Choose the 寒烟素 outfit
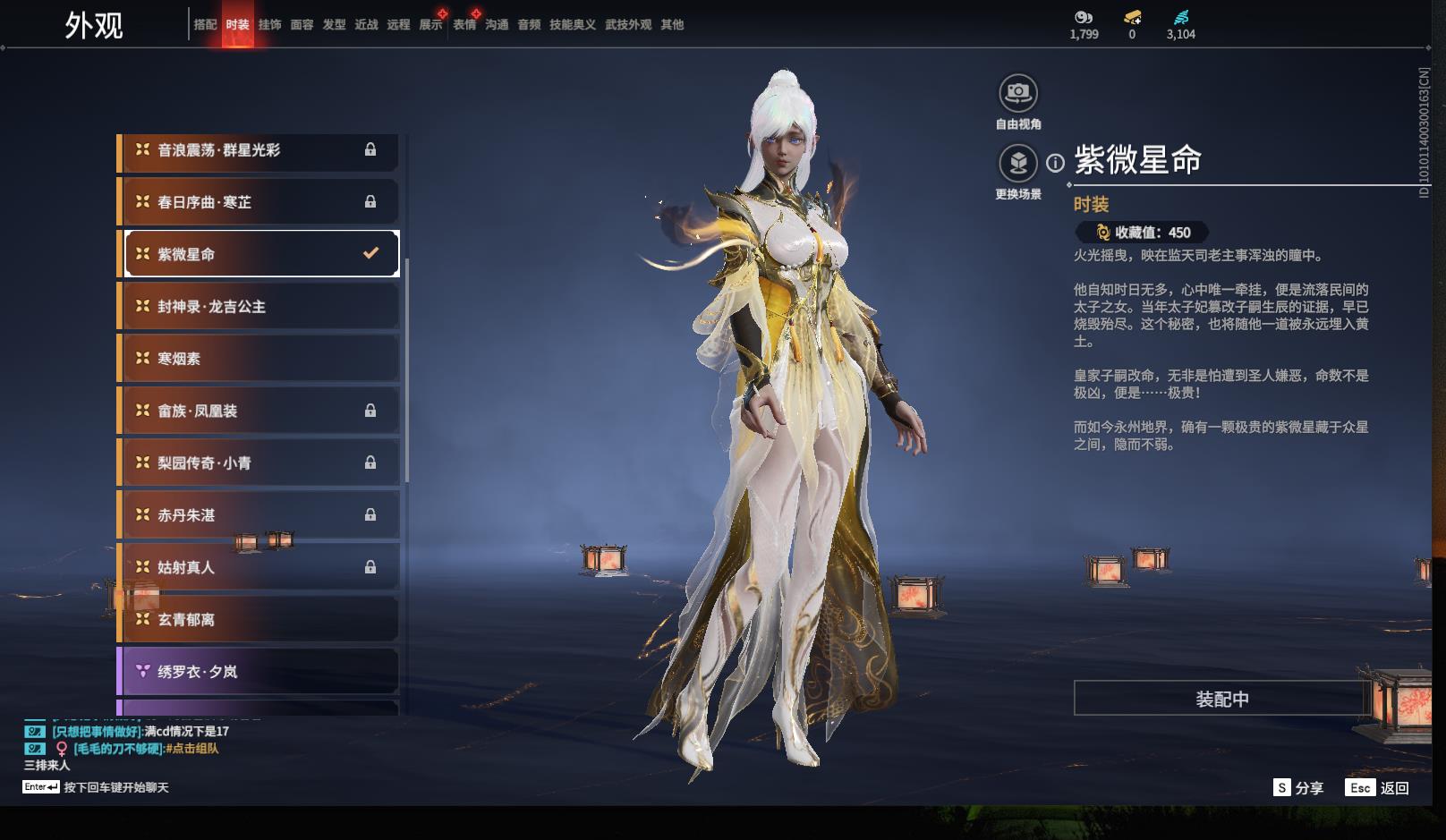Viewport: 1446px width, 840px height. coord(259,359)
